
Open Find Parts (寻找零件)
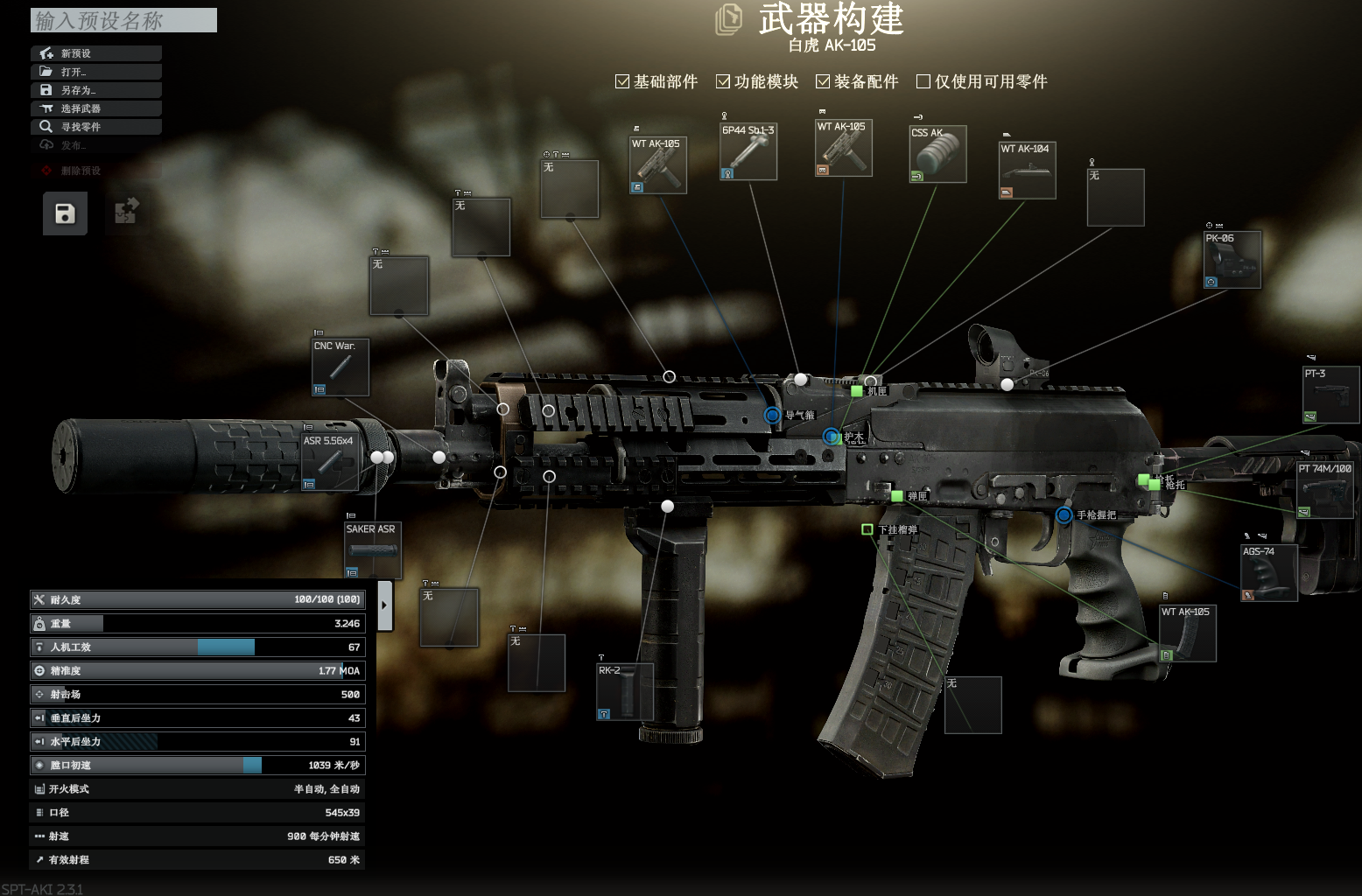[x=96, y=127]
